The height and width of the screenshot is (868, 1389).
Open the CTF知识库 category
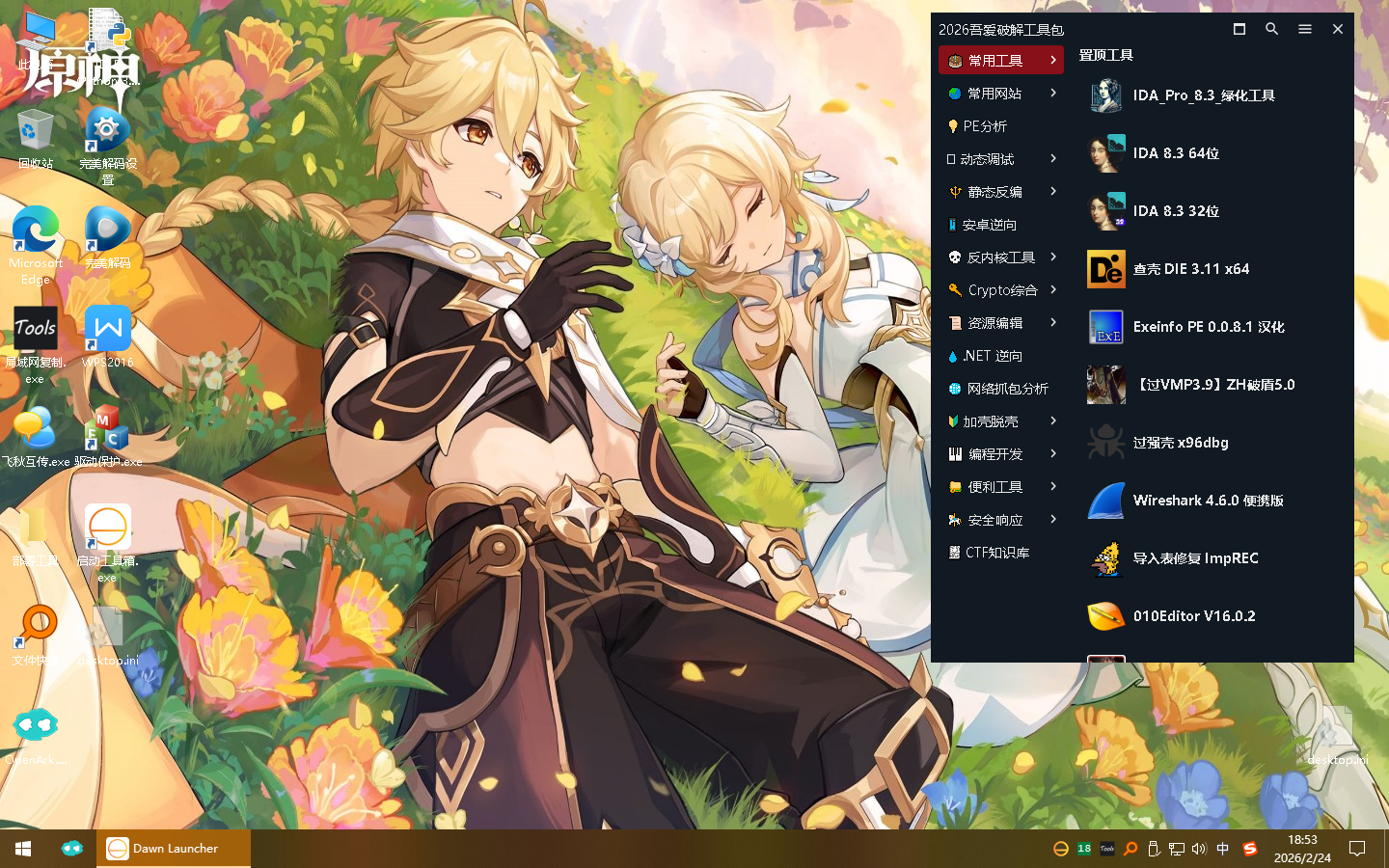(x=995, y=553)
